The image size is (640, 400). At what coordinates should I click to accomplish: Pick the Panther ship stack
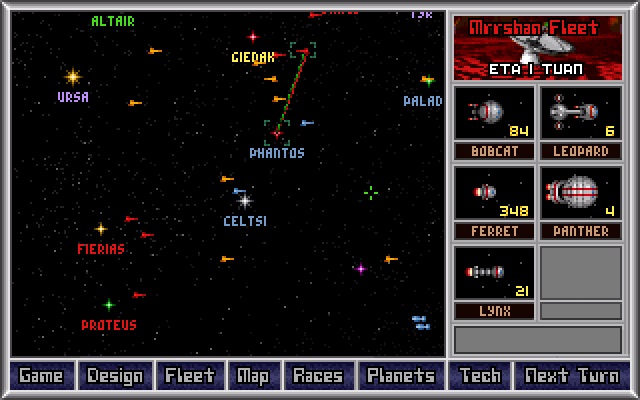coord(580,193)
